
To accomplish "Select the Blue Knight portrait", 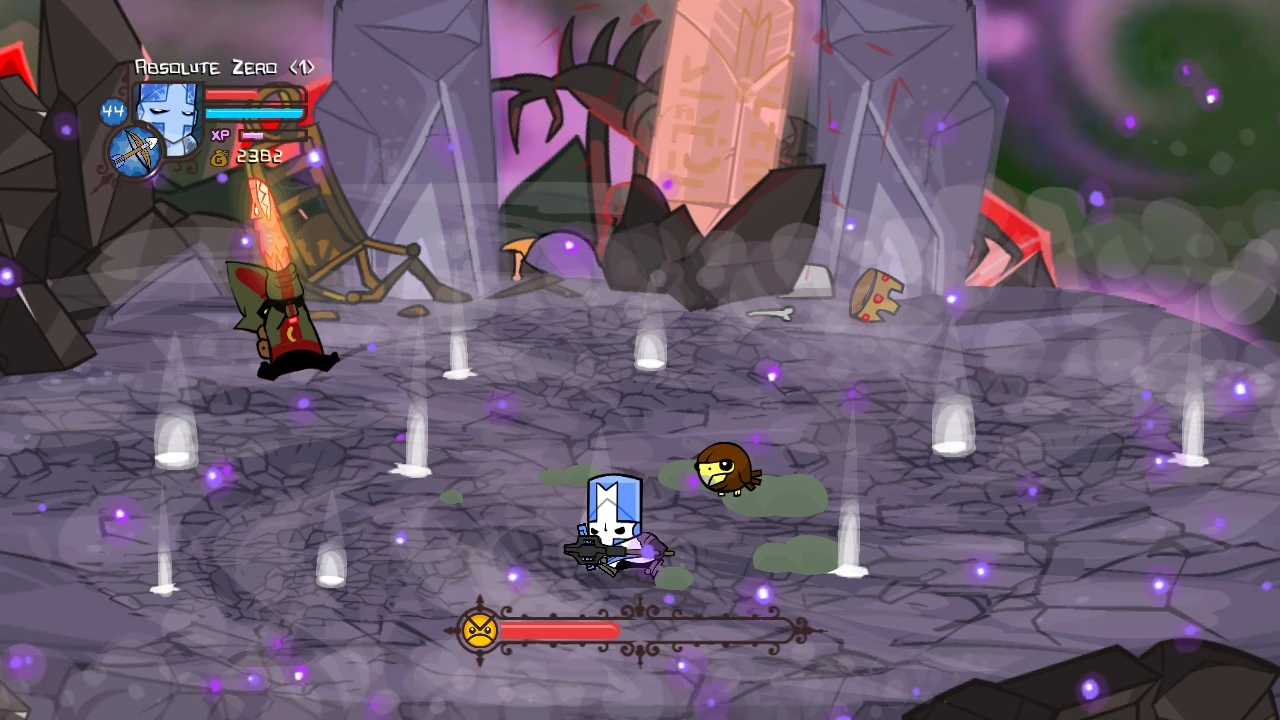I will tap(168, 112).
